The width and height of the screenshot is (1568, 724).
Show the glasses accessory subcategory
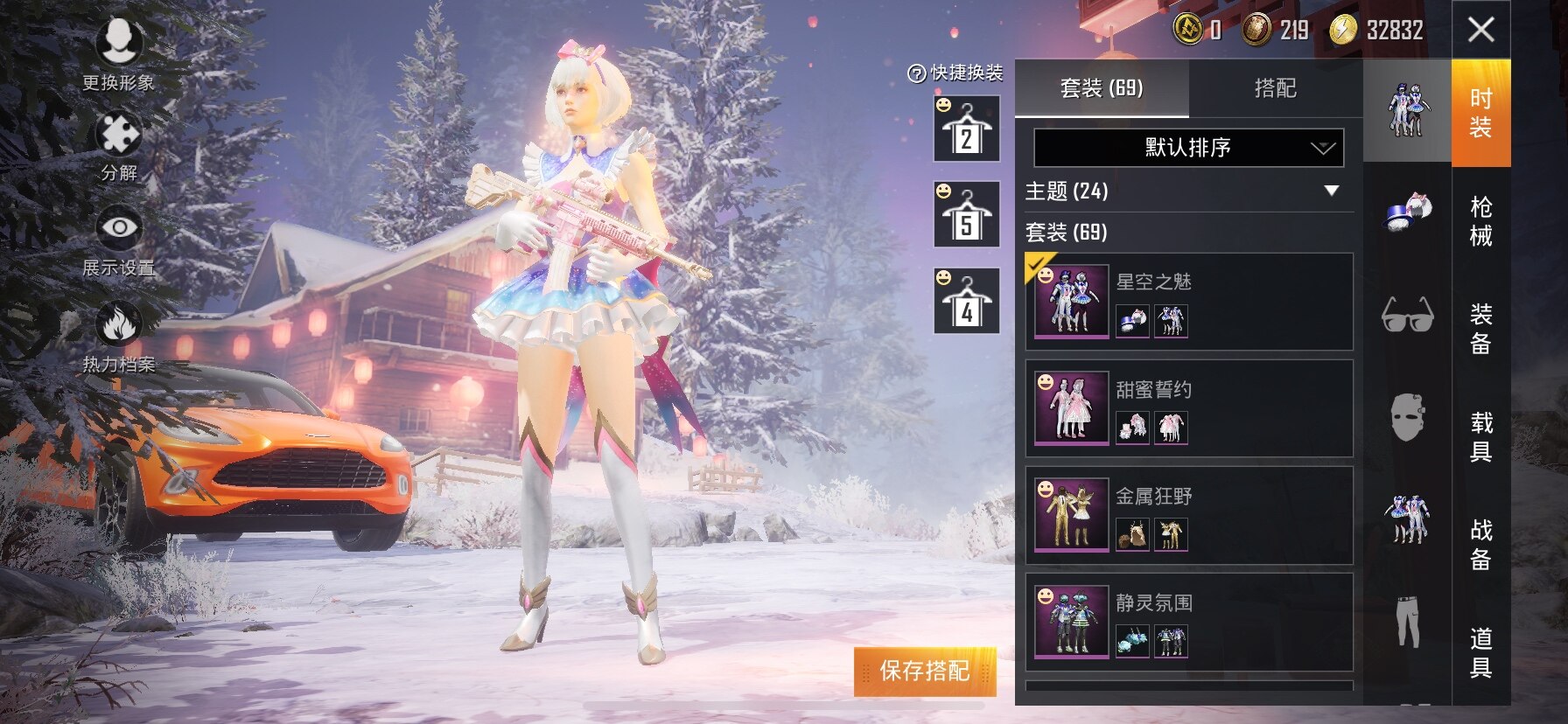coord(1407,315)
